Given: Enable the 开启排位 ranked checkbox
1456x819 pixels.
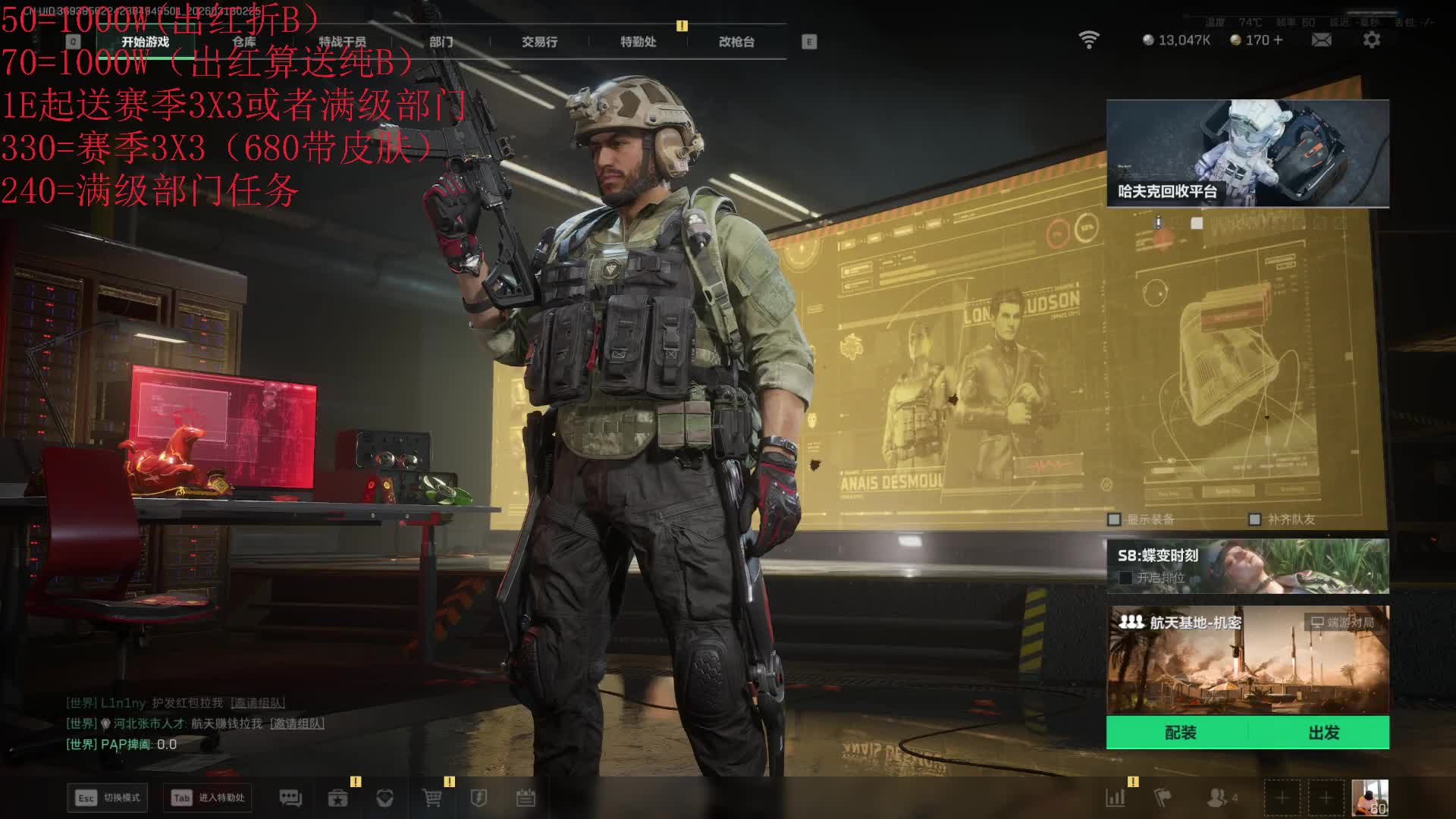Looking at the screenshot, I should [x=1125, y=578].
